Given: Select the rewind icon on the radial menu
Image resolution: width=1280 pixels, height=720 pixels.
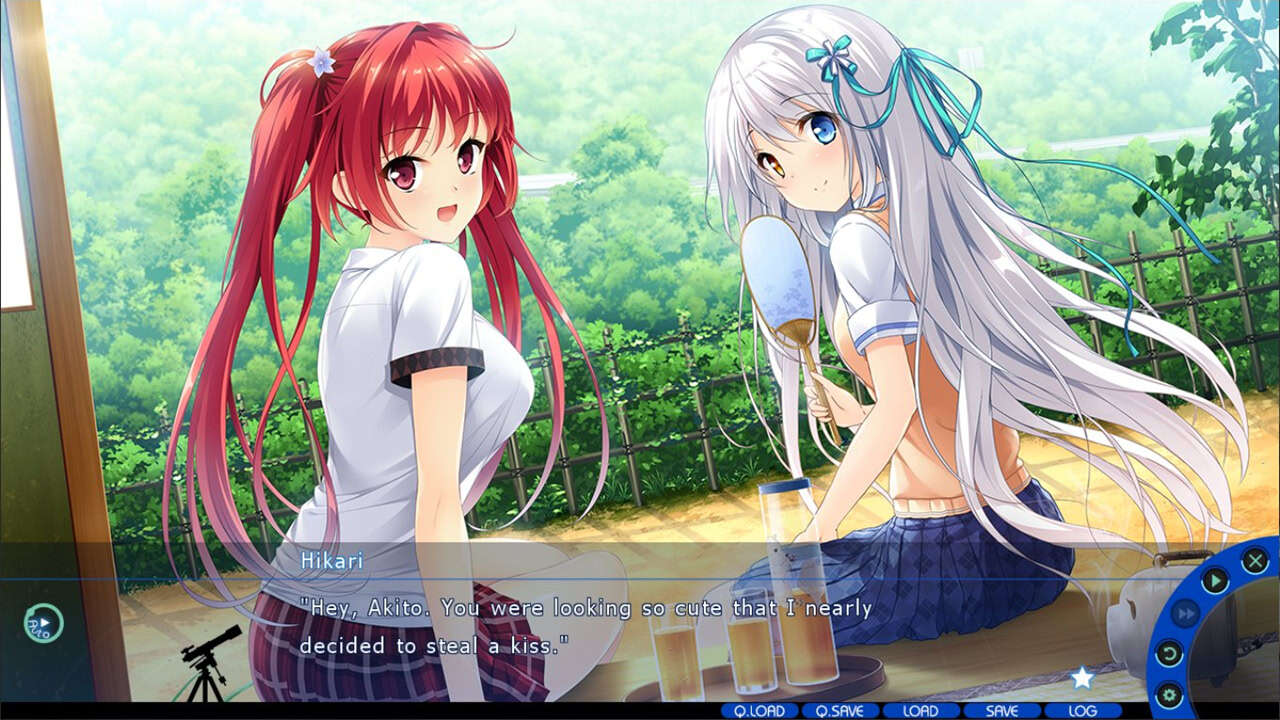Looking at the screenshot, I should point(1171,651).
